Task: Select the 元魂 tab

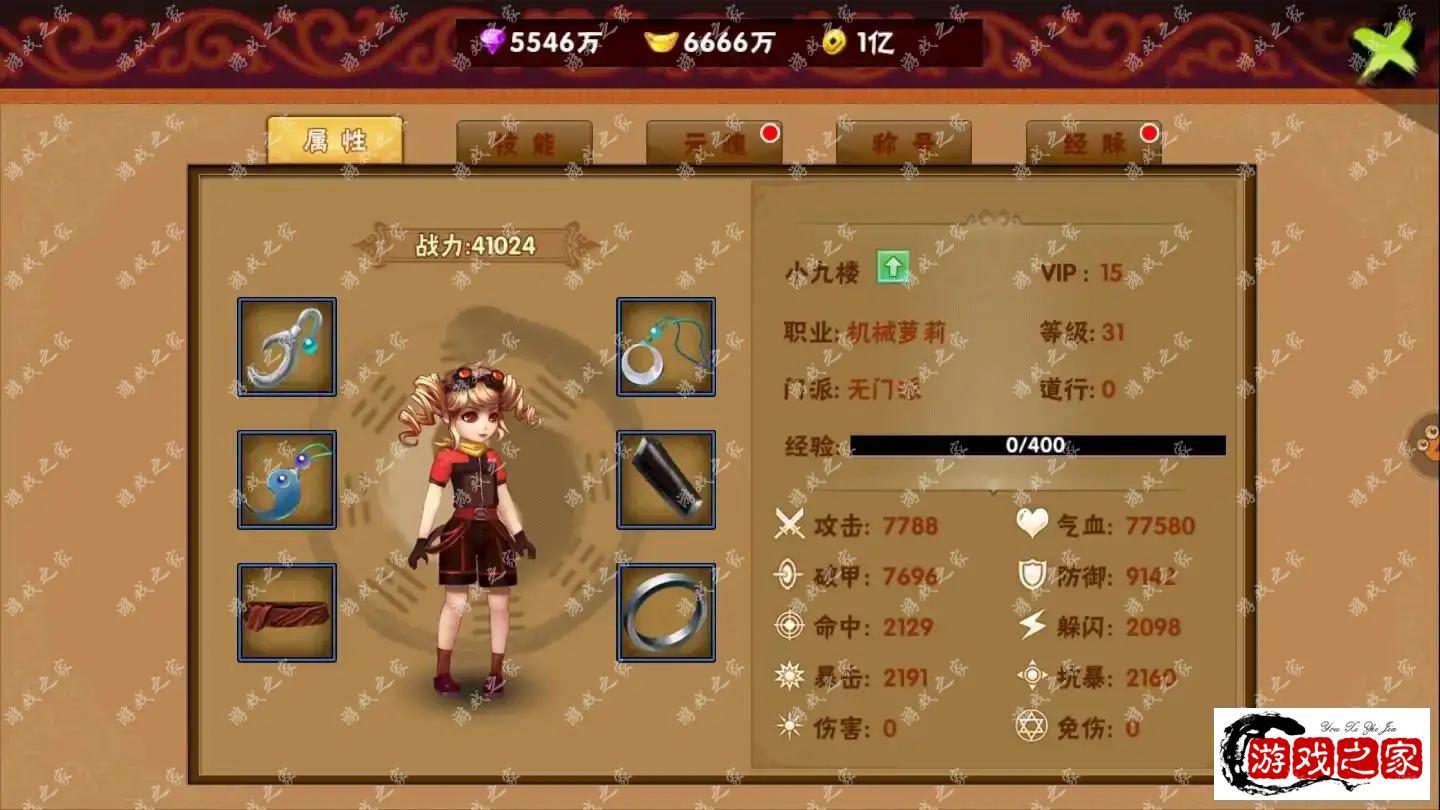Action: click(714, 144)
